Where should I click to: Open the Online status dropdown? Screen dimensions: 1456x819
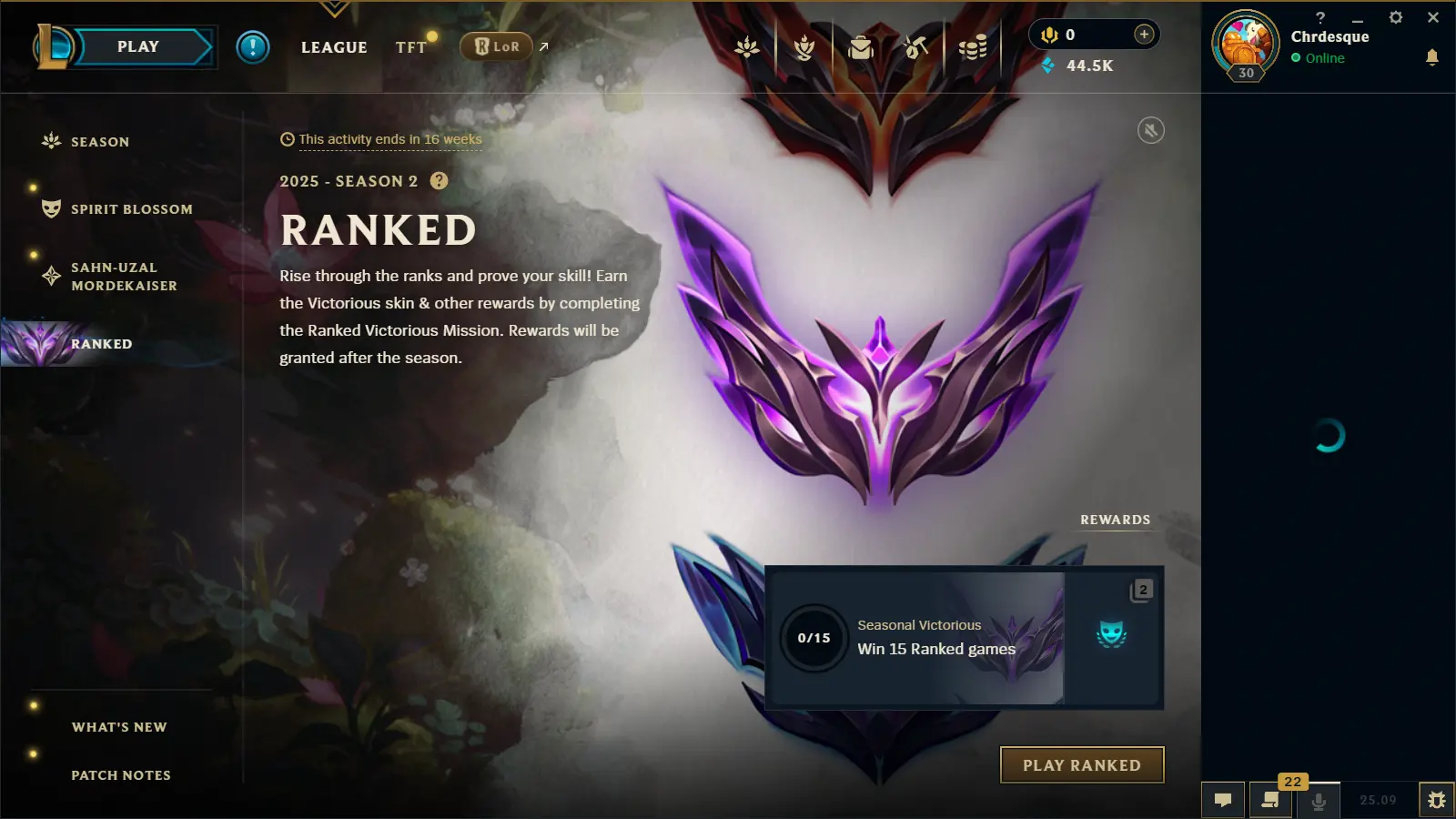pyautogui.click(x=1319, y=58)
